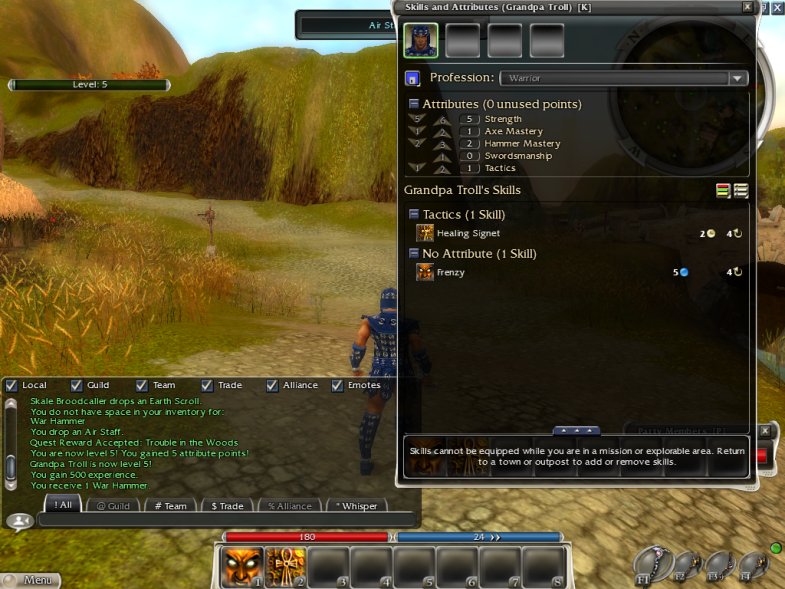
Task: Click the Frenzy skill in skills list
Action: pyautogui.click(x=450, y=272)
